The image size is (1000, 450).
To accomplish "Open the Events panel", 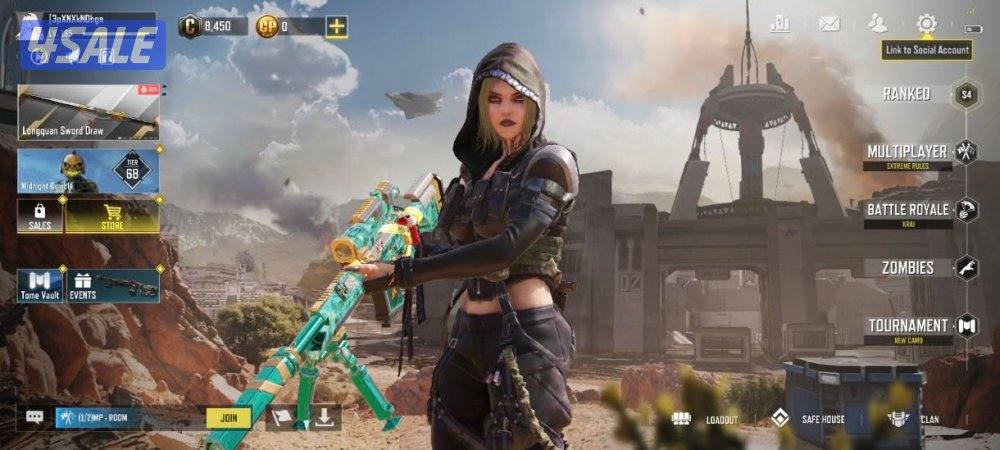I will pos(112,285).
